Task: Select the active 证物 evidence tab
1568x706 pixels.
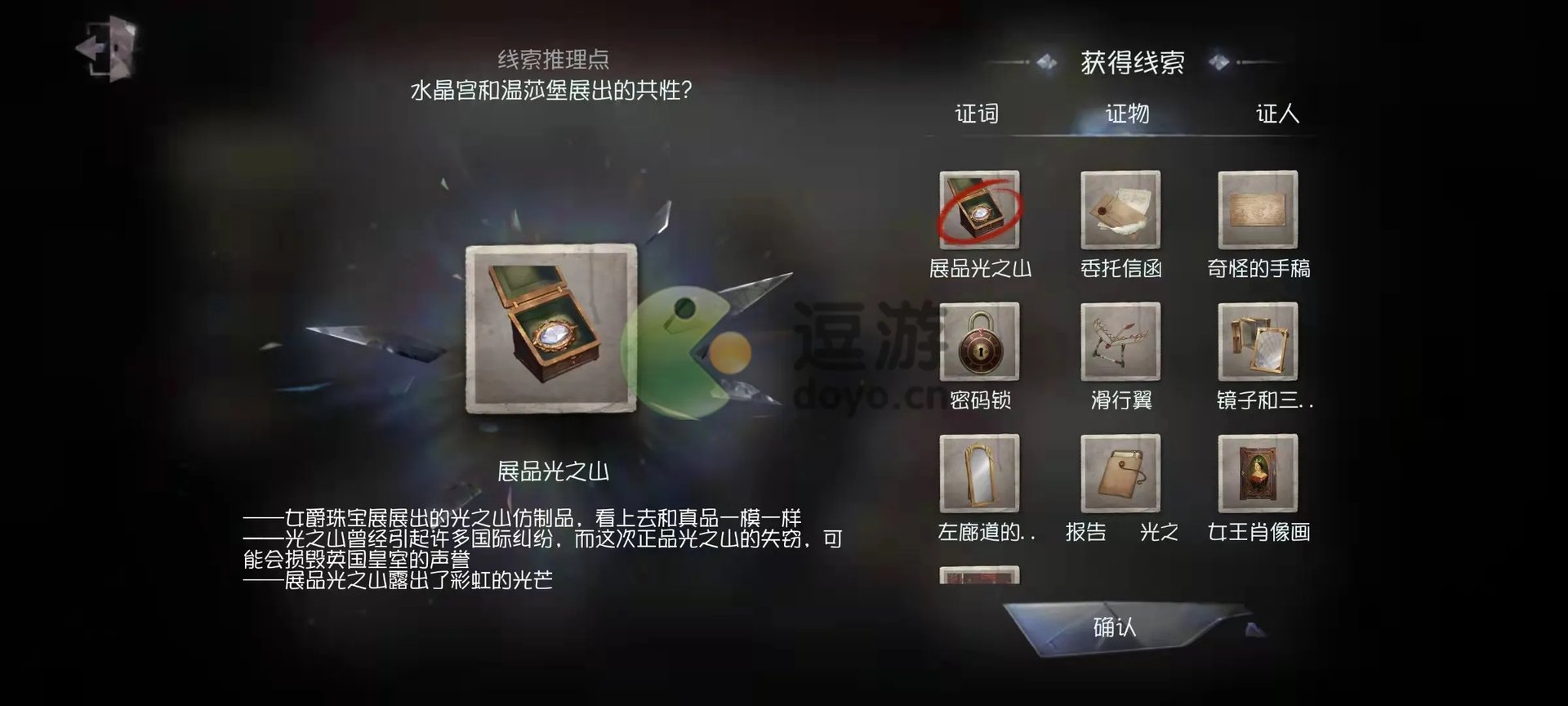Action: [x=1125, y=114]
